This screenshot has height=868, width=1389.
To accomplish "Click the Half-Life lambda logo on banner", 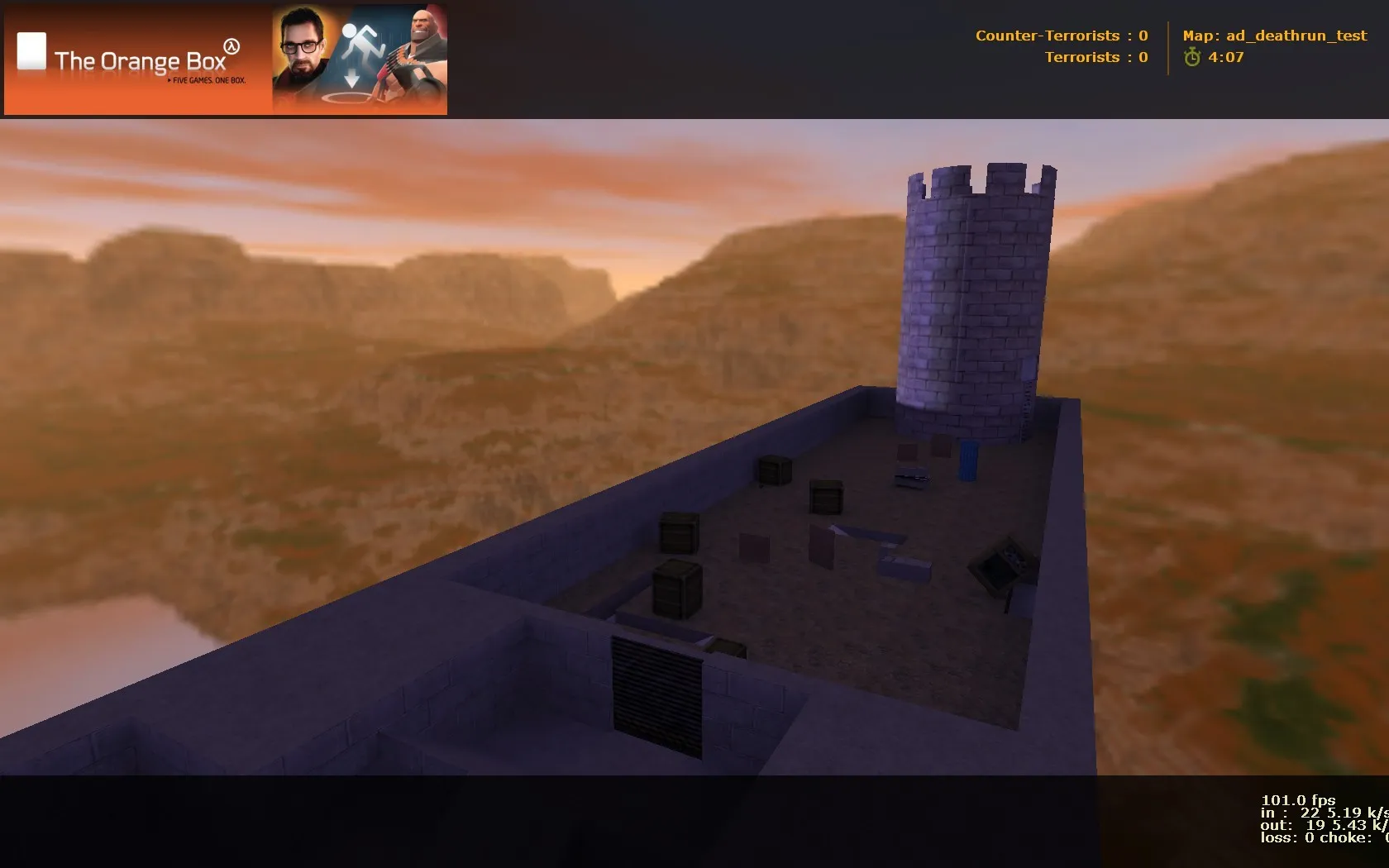I will coord(231,48).
